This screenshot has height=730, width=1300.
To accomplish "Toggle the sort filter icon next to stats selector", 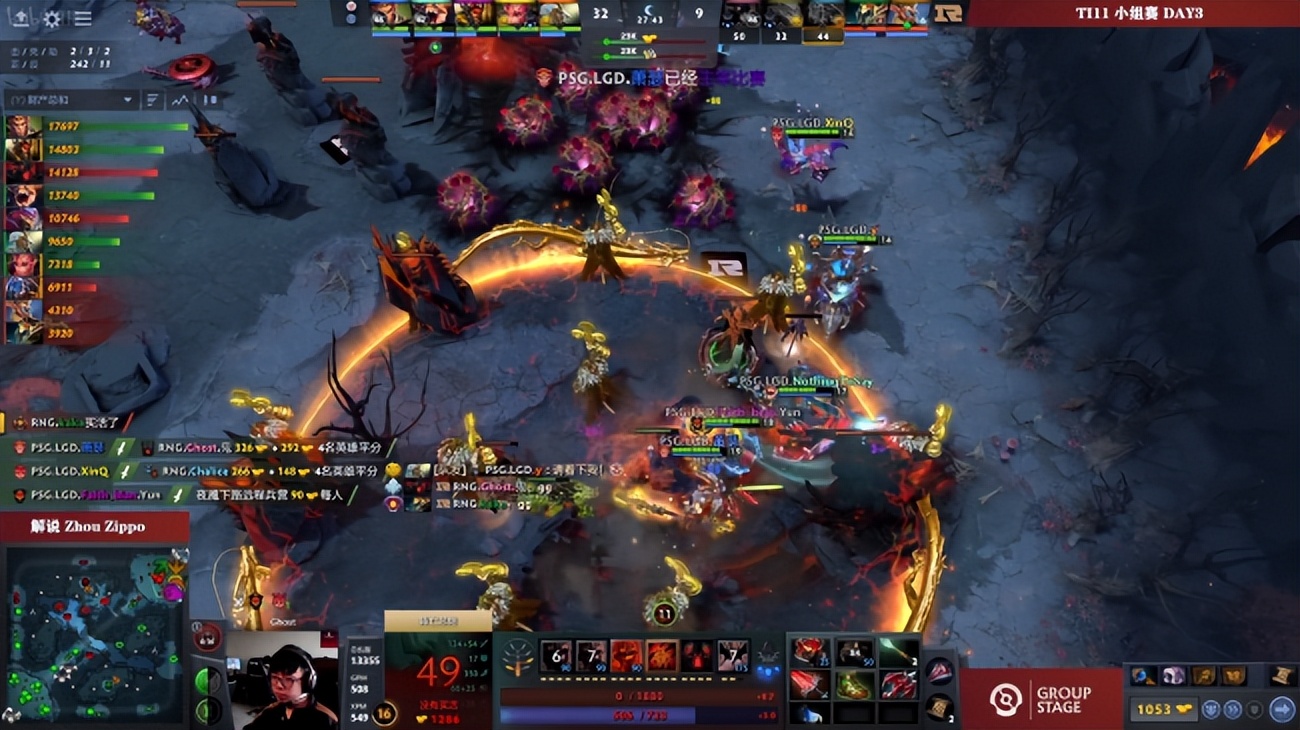I will 152,100.
